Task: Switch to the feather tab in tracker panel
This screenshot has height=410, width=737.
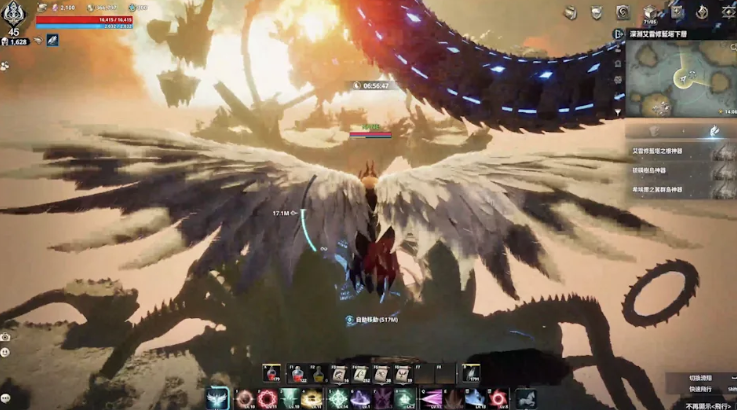Action: click(715, 131)
